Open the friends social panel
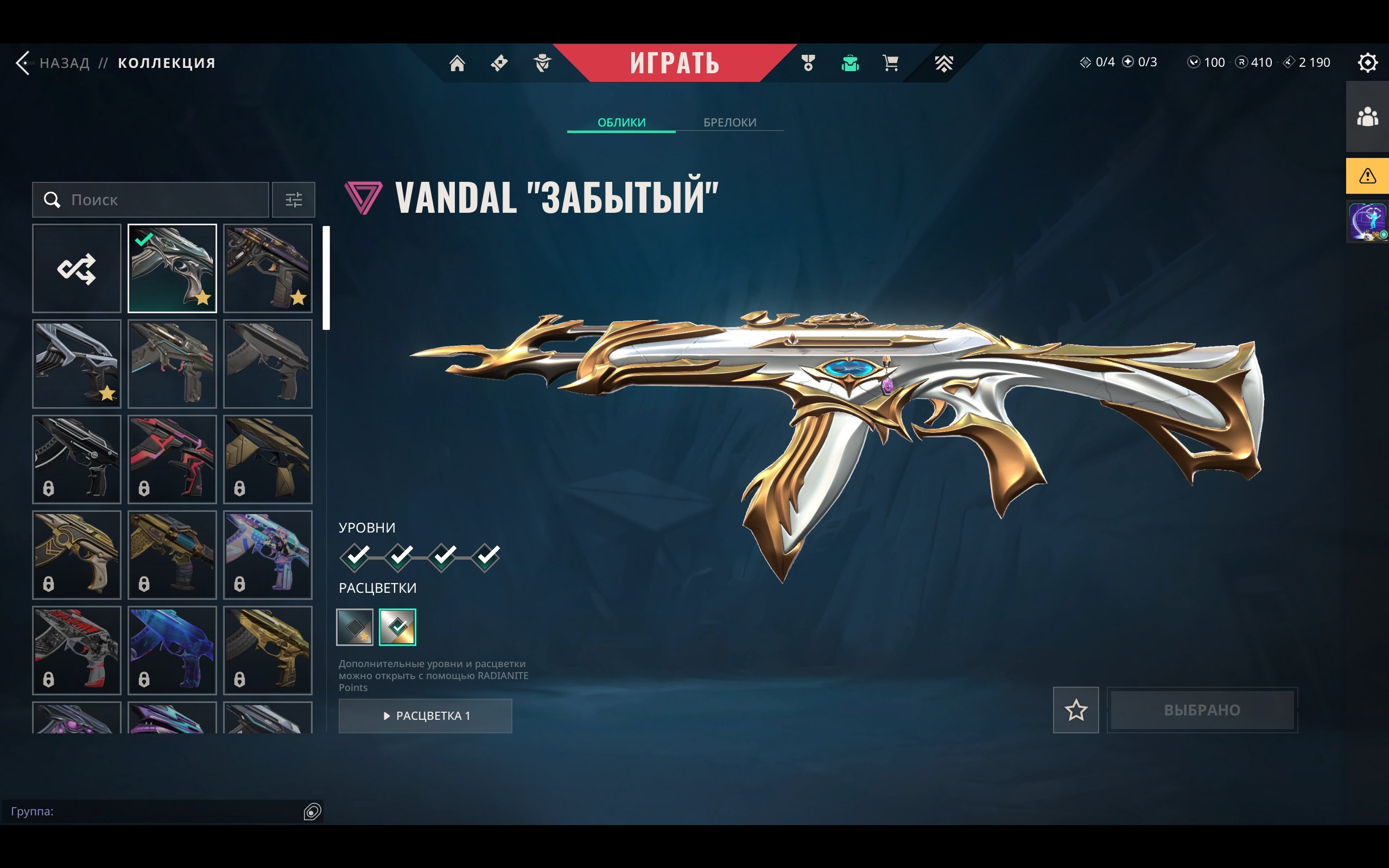This screenshot has width=1389, height=868. [x=1367, y=117]
